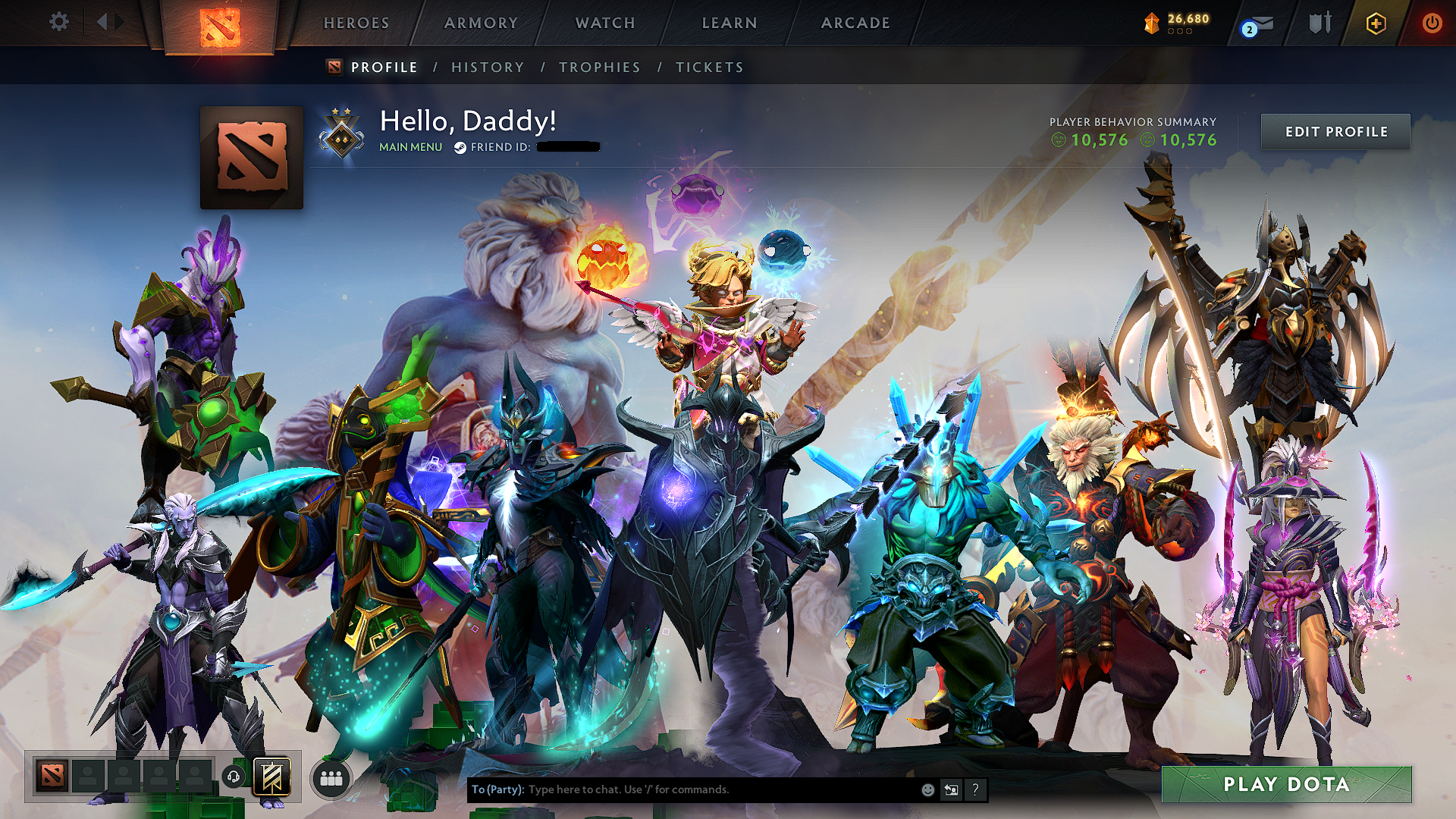This screenshot has height=819, width=1456.
Task: Open the Armory section
Action: (481, 24)
